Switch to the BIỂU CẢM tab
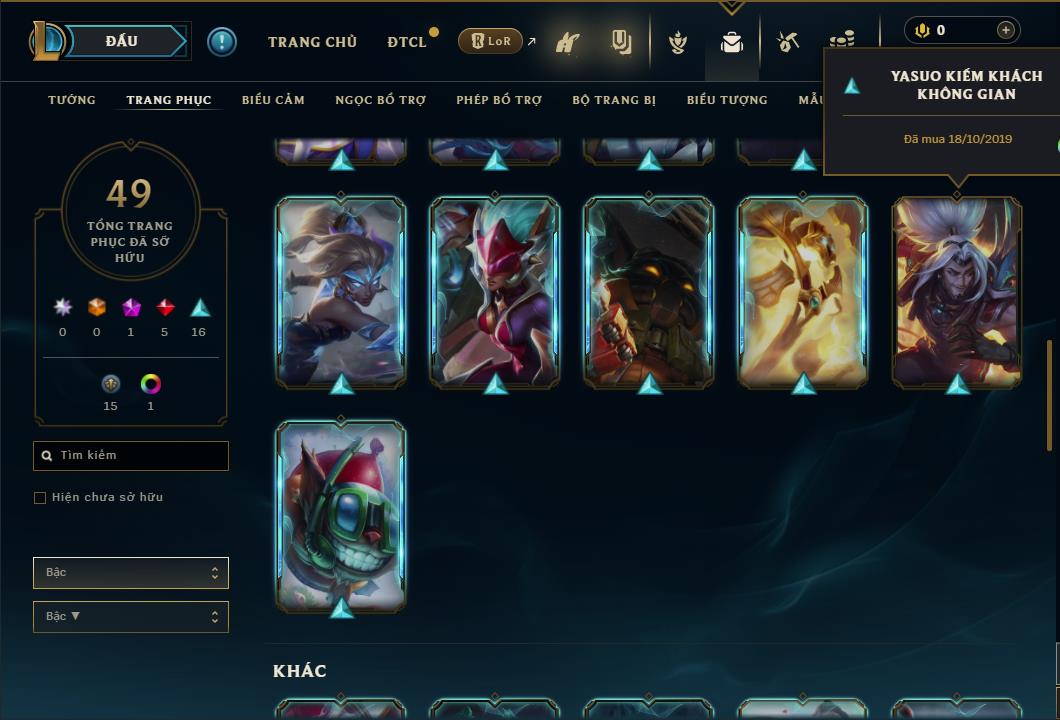Viewport: 1060px width, 720px height. pos(273,100)
